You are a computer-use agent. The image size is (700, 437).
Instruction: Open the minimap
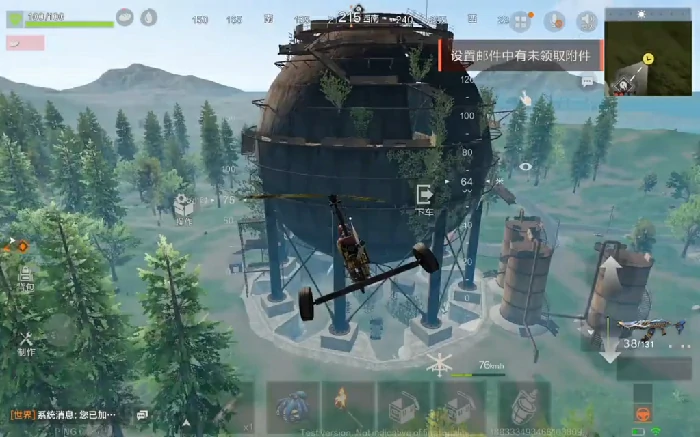[650, 53]
